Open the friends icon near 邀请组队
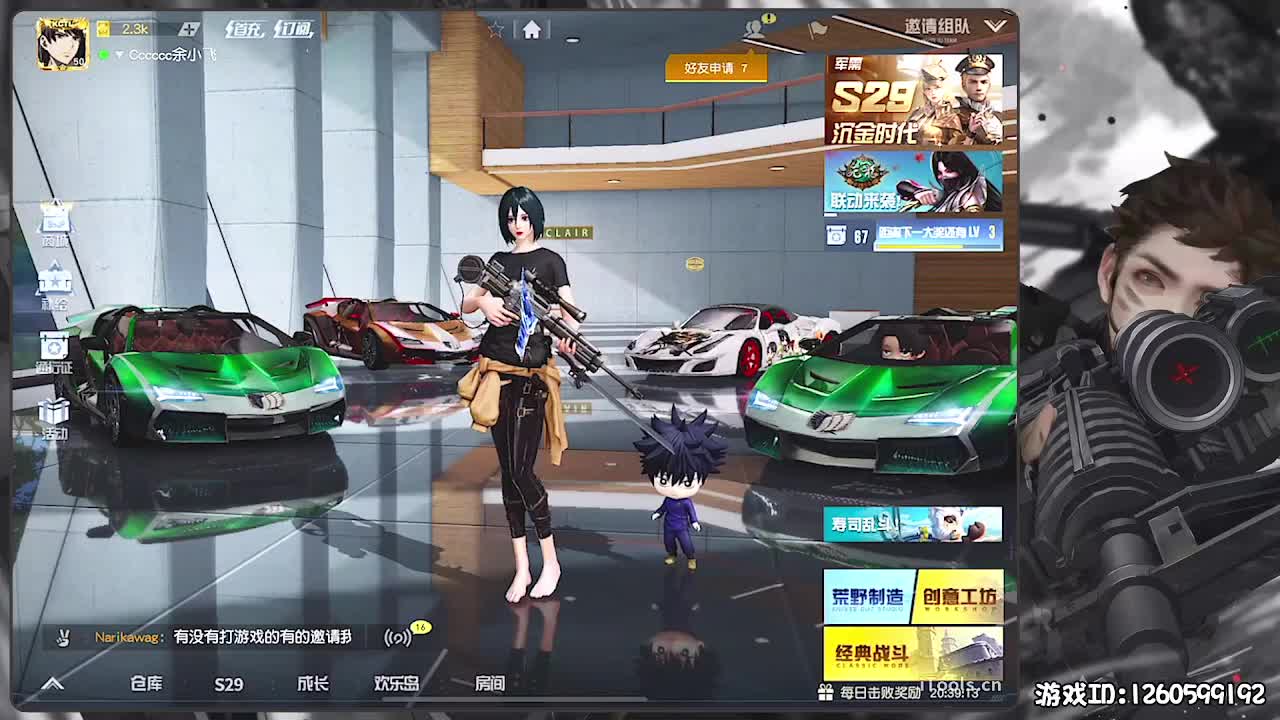This screenshot has width=1280, height=720. 755,27
